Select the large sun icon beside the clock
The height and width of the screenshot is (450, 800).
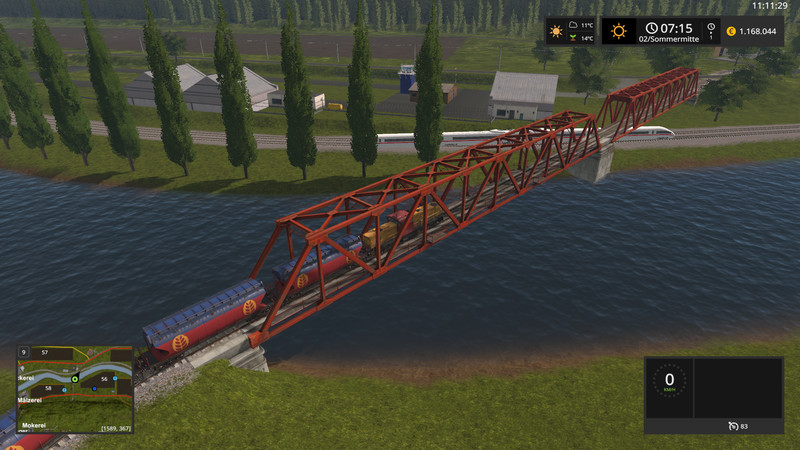(x=619, y=31)
